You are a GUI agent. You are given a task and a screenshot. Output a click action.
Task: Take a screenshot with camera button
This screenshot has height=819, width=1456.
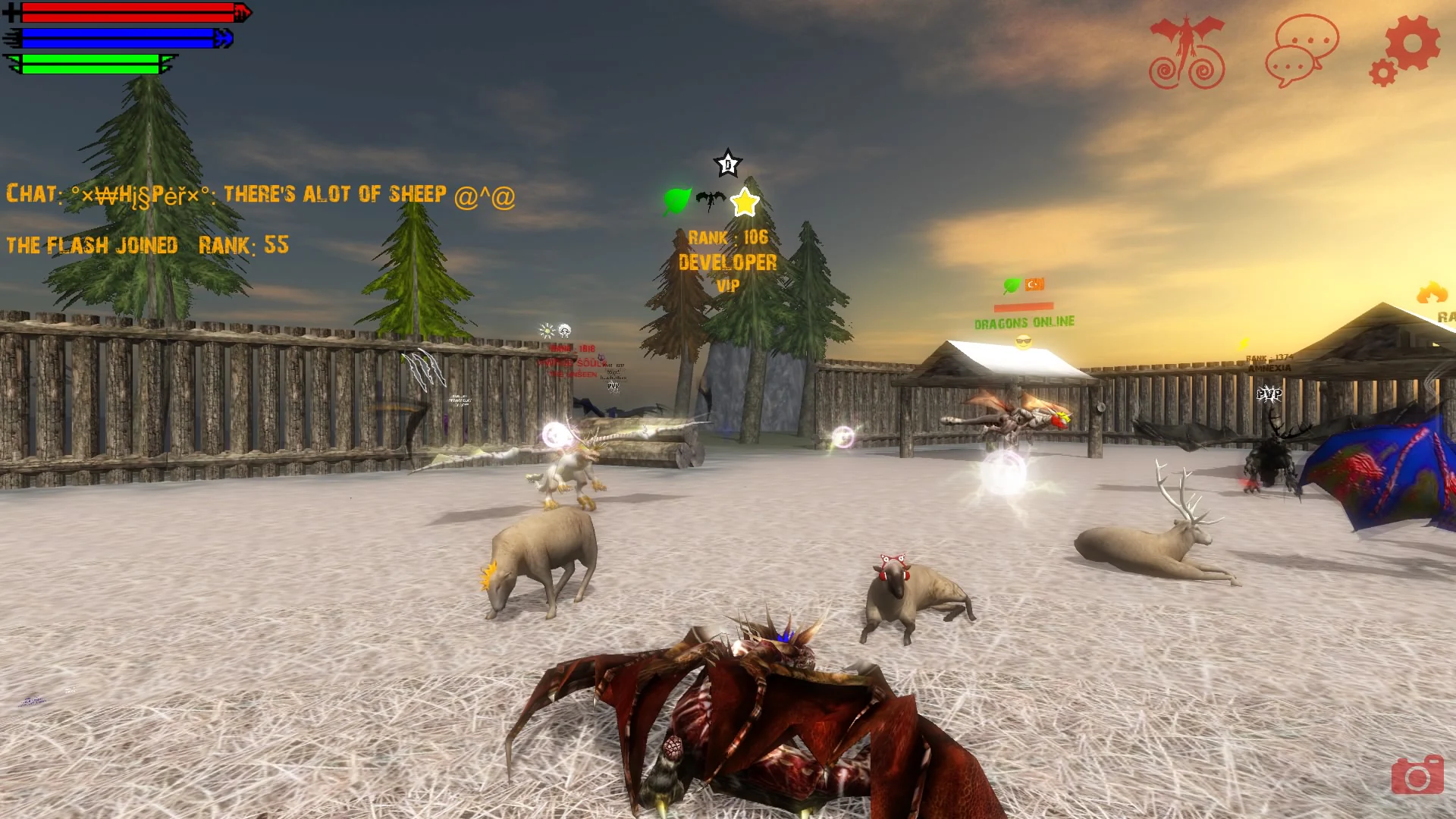[1417, 774]
